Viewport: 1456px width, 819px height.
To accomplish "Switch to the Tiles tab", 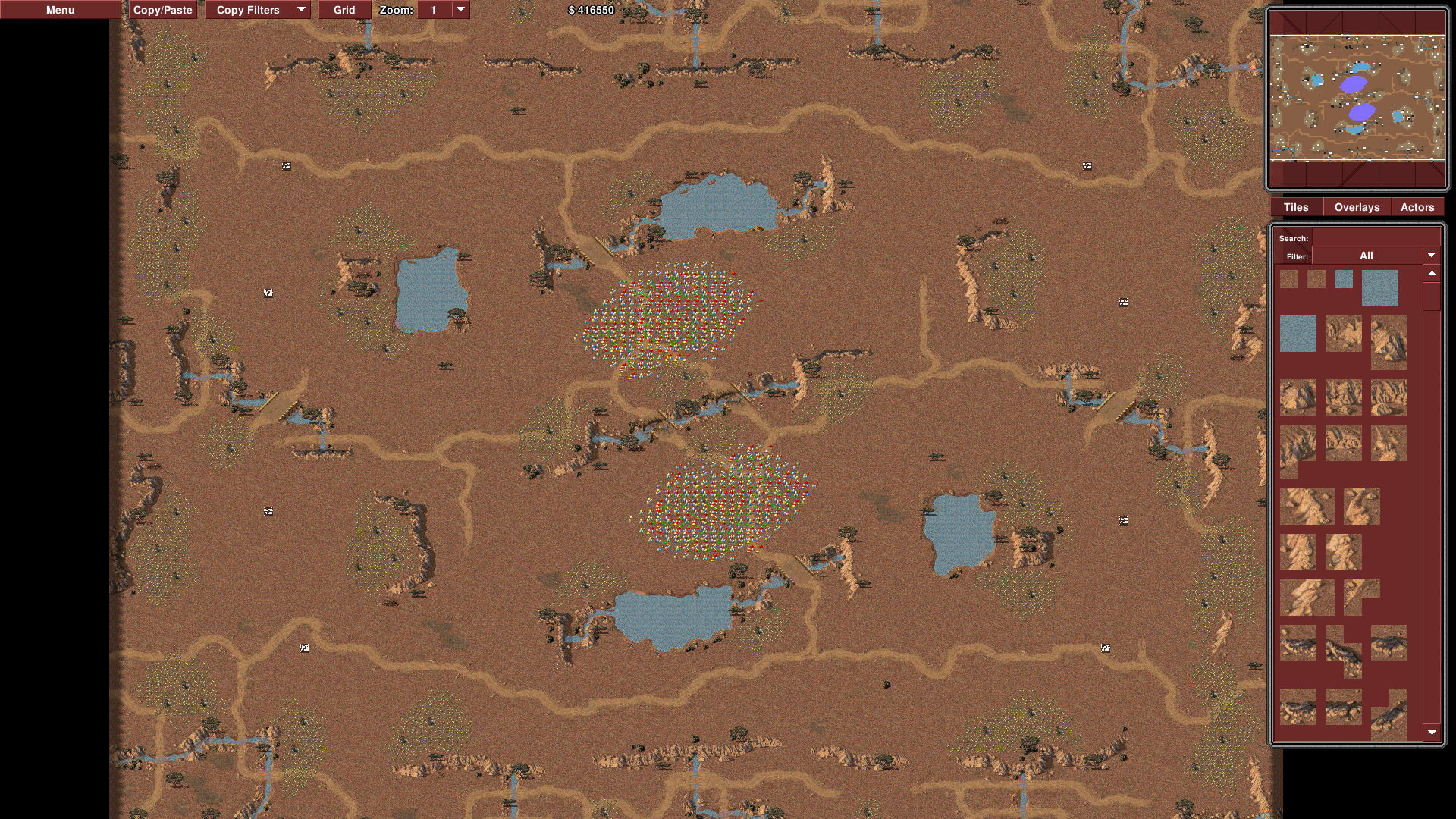I will 1296,207.
